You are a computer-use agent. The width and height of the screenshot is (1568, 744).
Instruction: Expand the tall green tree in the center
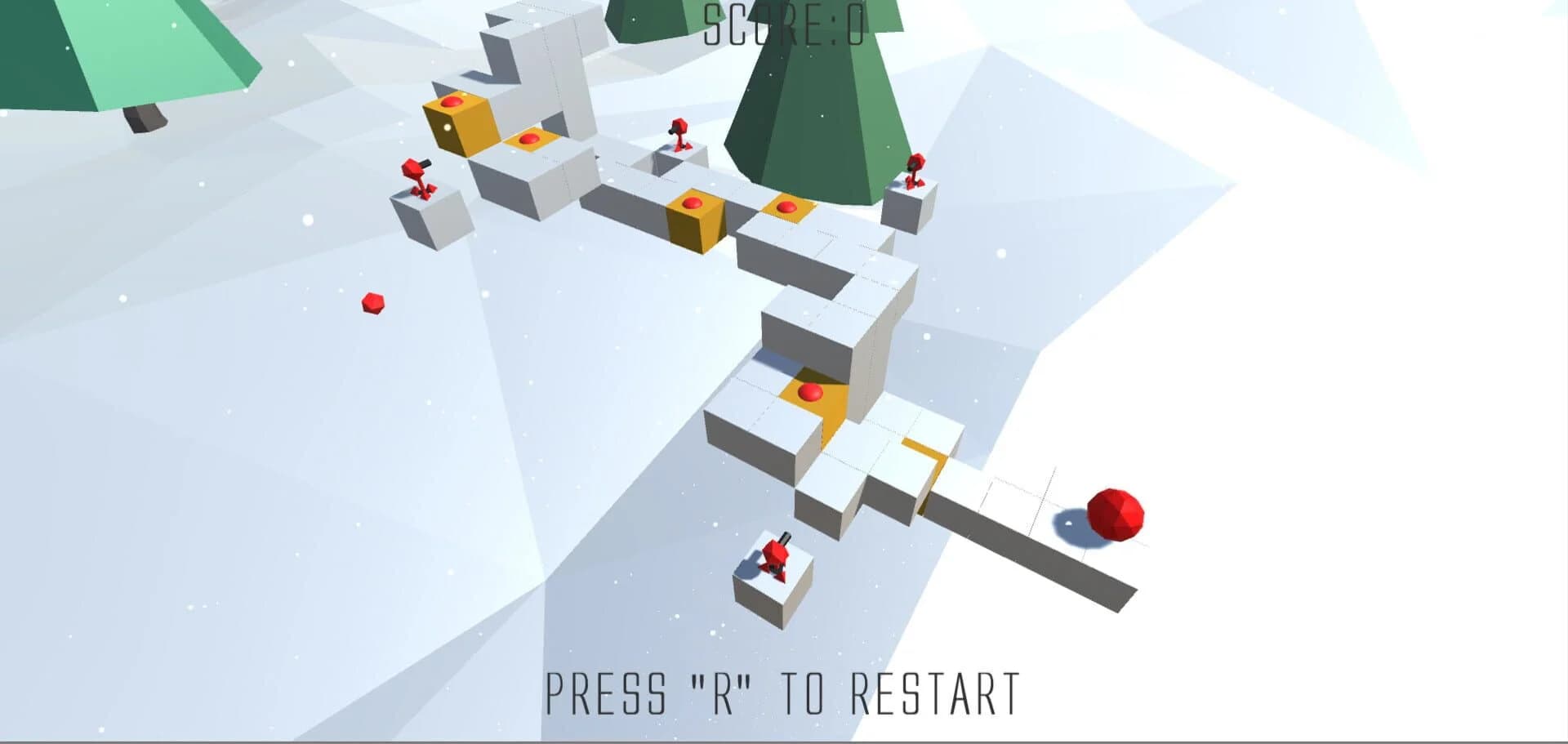[x=808, y=106]
